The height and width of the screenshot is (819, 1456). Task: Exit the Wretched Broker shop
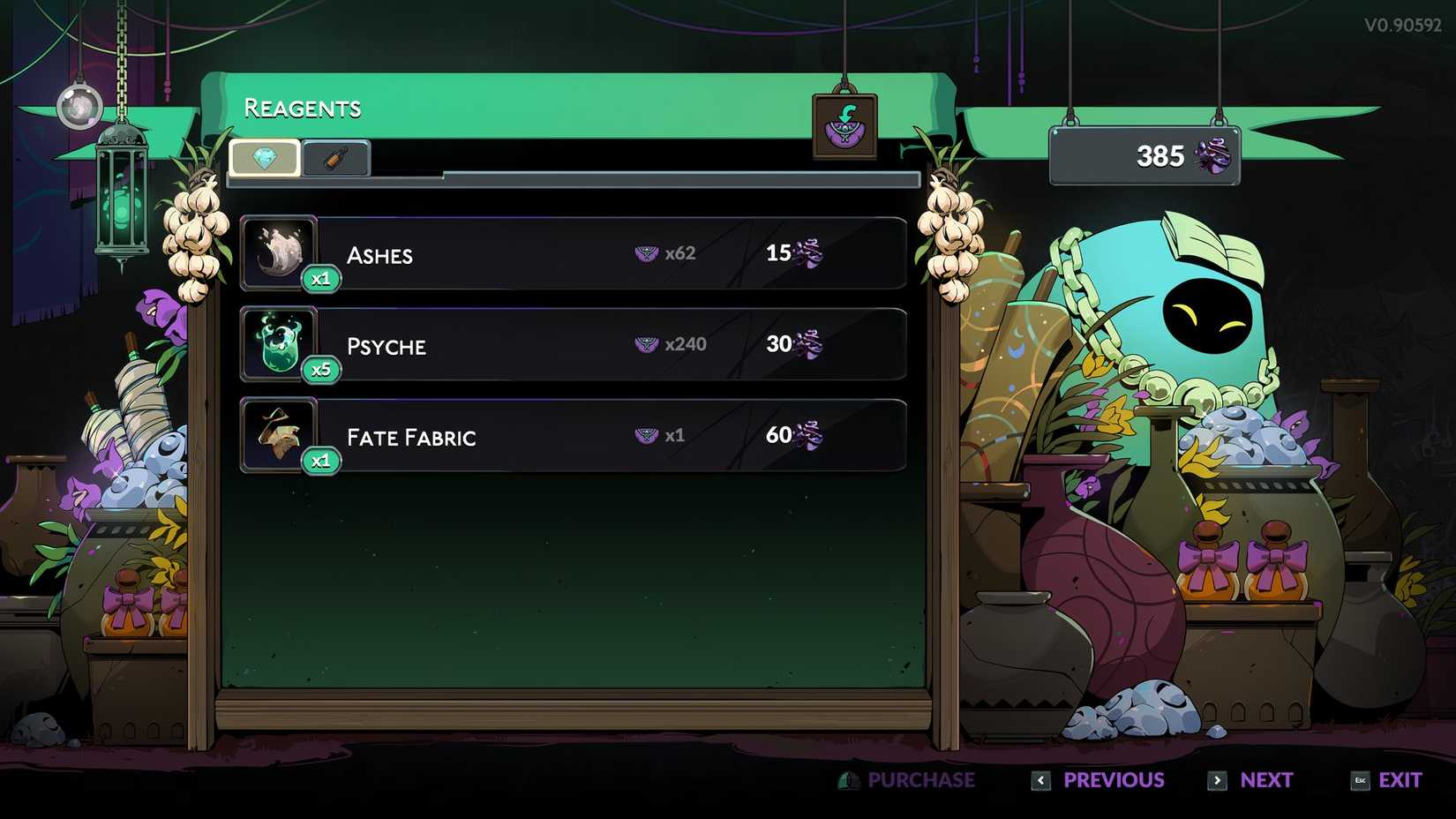(1387, 780)
